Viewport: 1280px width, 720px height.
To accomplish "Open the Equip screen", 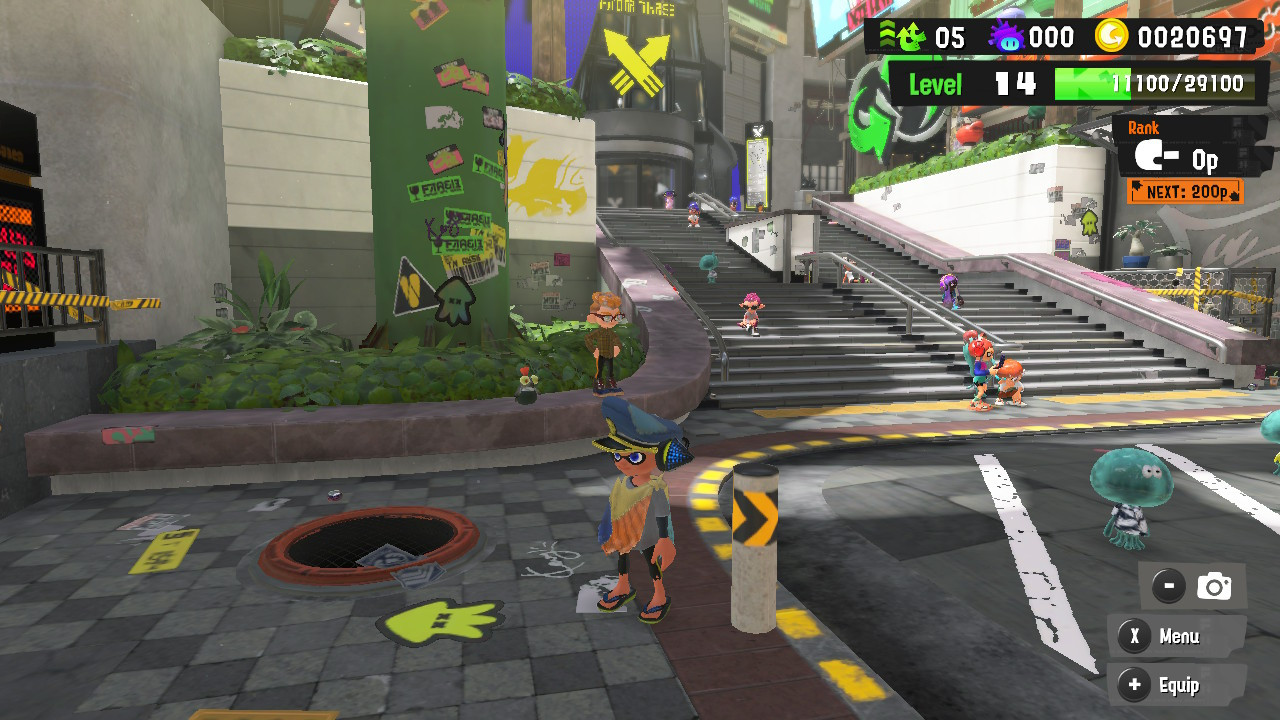I will 1180,686.
